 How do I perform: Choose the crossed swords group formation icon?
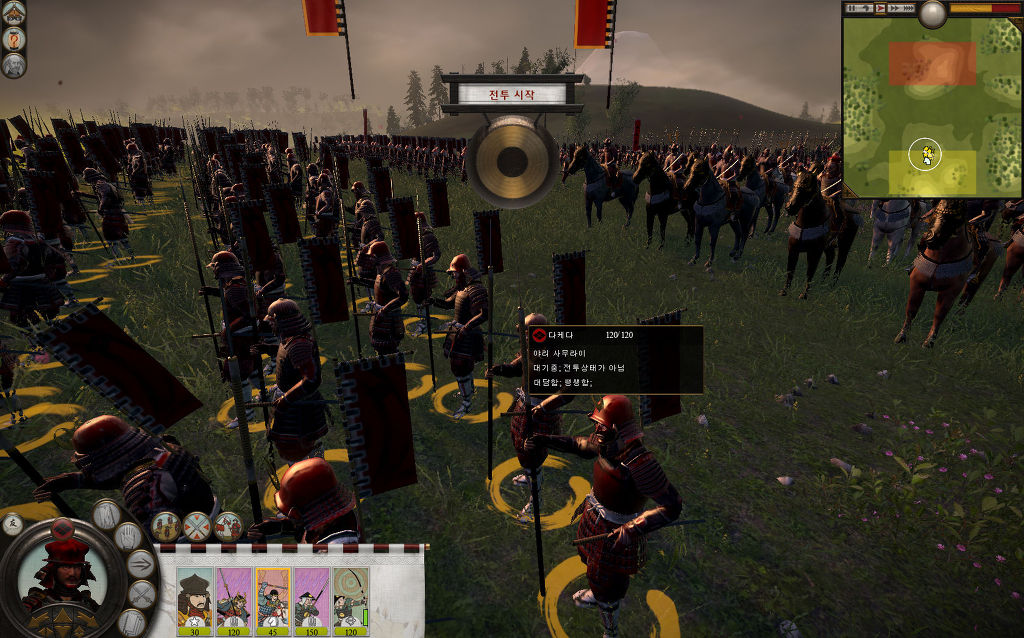[197, 525]
